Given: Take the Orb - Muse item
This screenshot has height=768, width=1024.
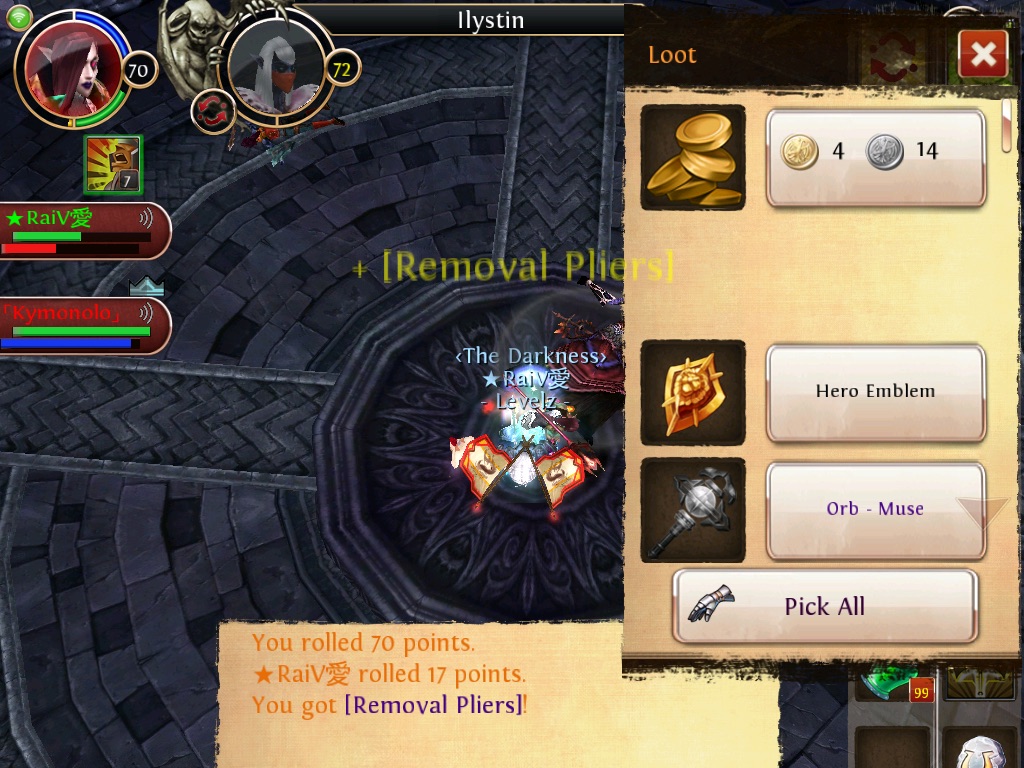Looking at the screenshot, I should [x=875, y=509].
